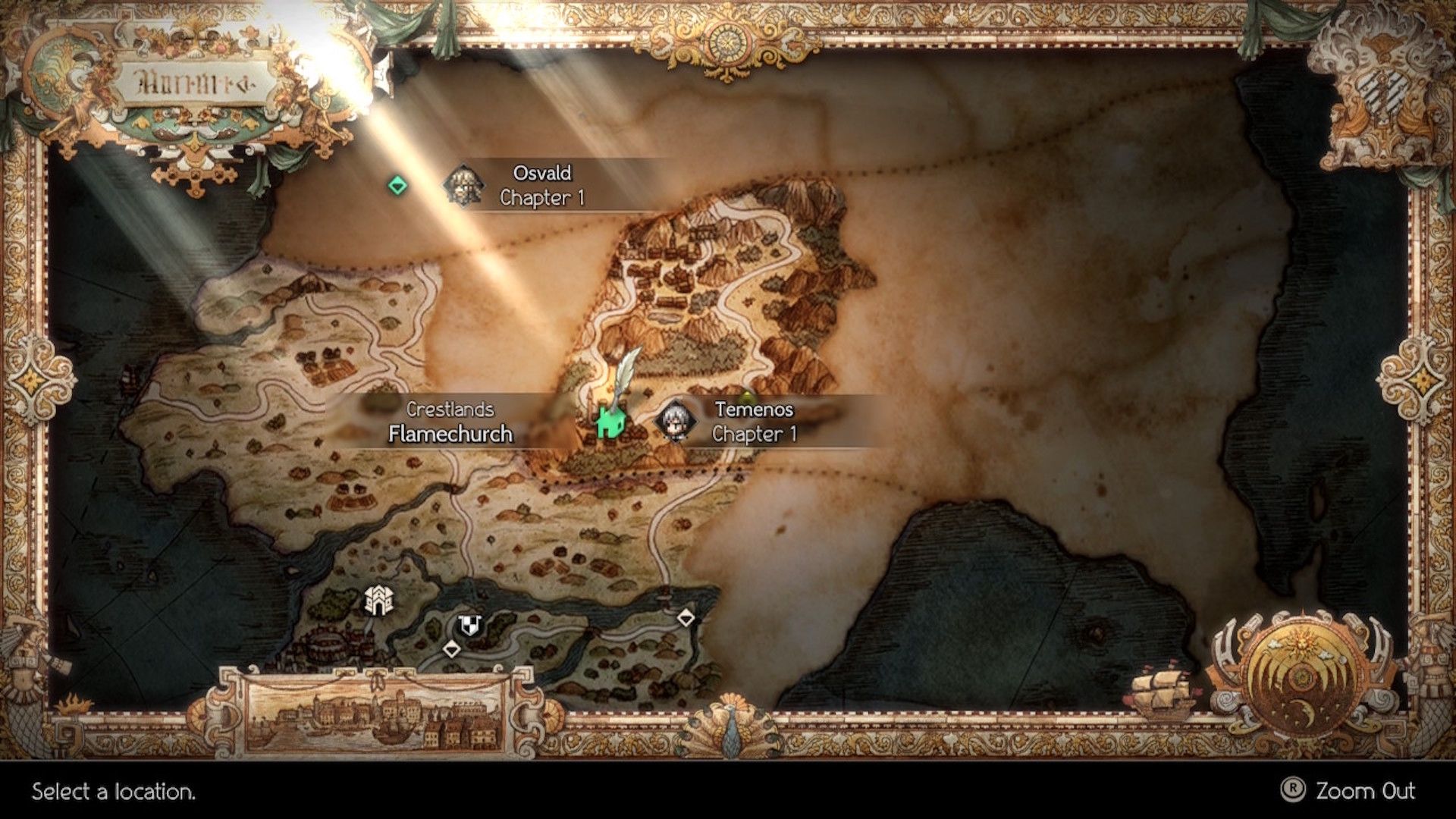The width and height of the screenshot is (1456, 819).
Task: Select Osvald's Chapter 1 character portrait
Action: tap(466, 187)
